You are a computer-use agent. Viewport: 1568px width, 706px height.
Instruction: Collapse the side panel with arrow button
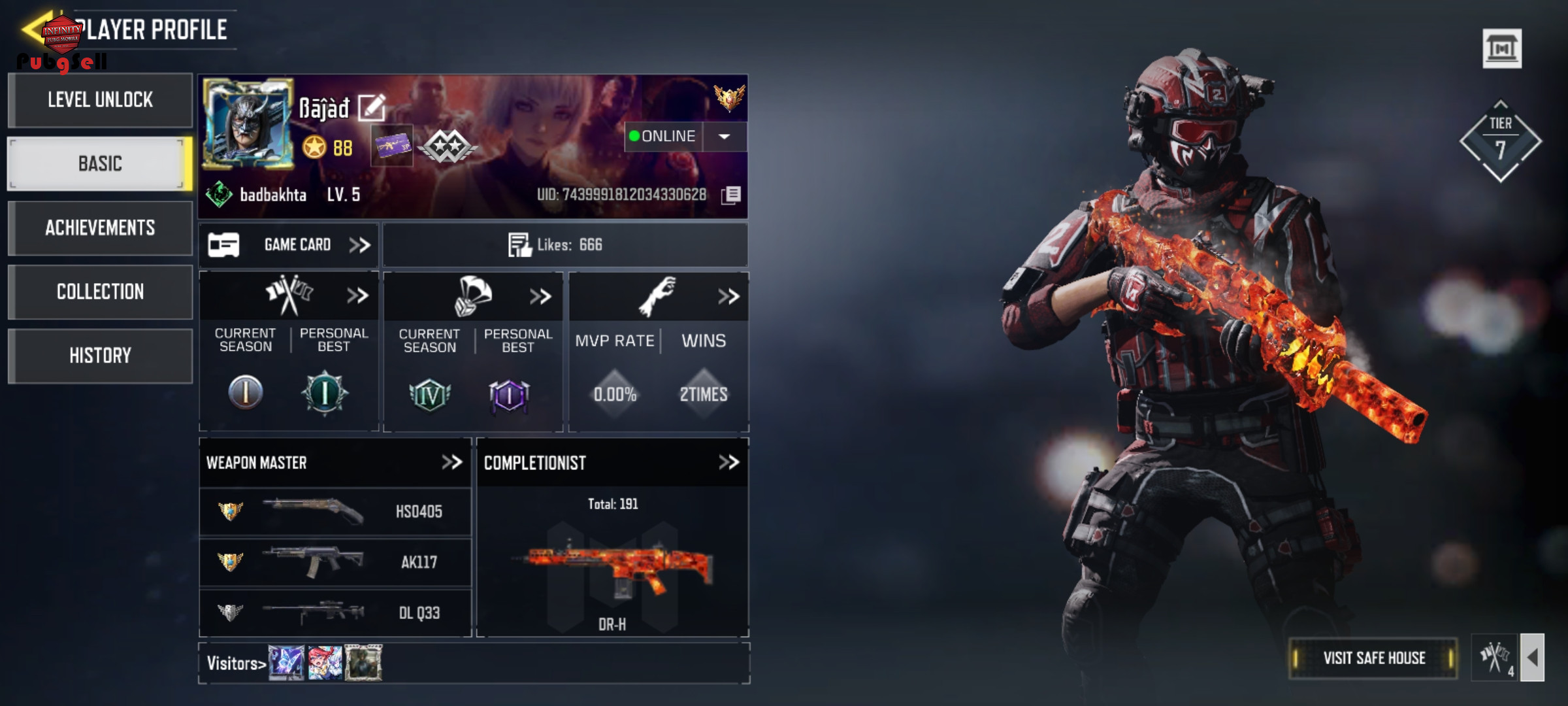(1533, 658)
